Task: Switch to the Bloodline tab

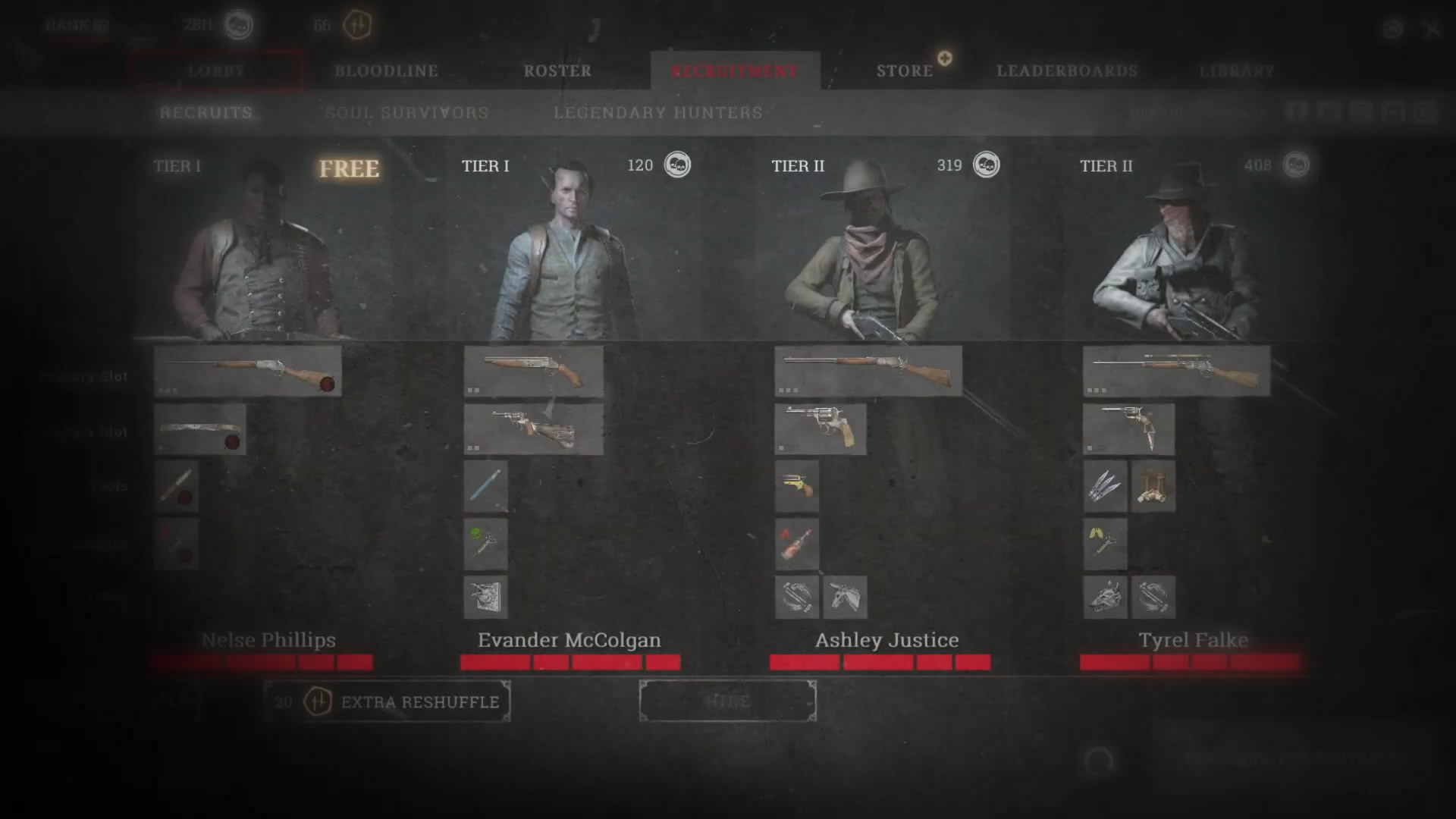Action: pyautogui.click(x=386, y=71)
